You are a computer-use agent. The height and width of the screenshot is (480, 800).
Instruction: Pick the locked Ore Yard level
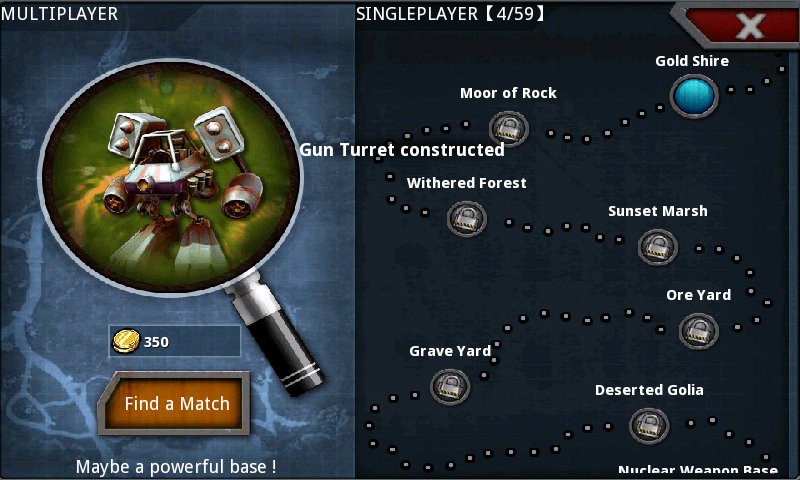point(698,330)
